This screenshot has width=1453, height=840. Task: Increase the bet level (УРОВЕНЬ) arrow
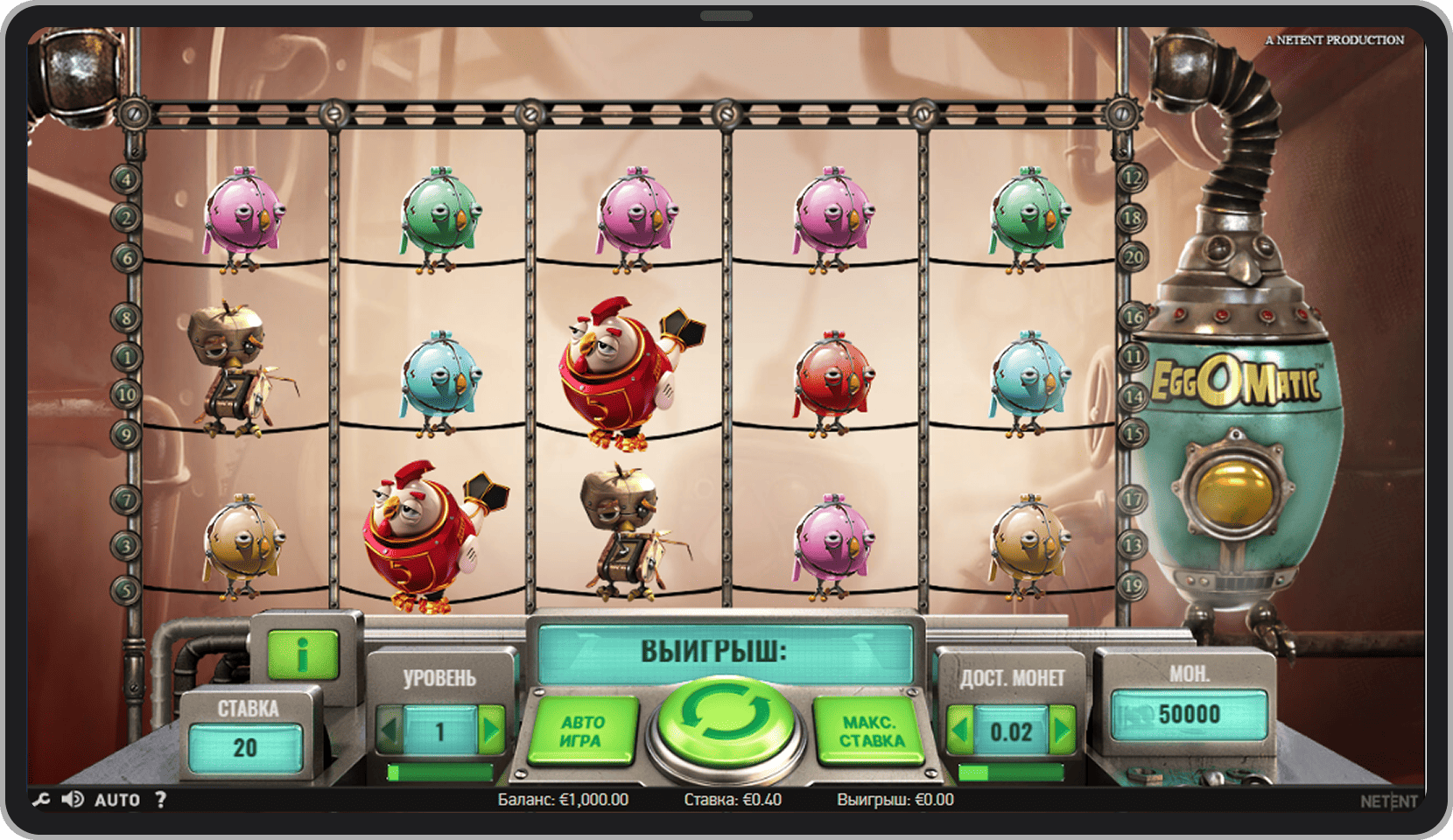tap(492, 731)
